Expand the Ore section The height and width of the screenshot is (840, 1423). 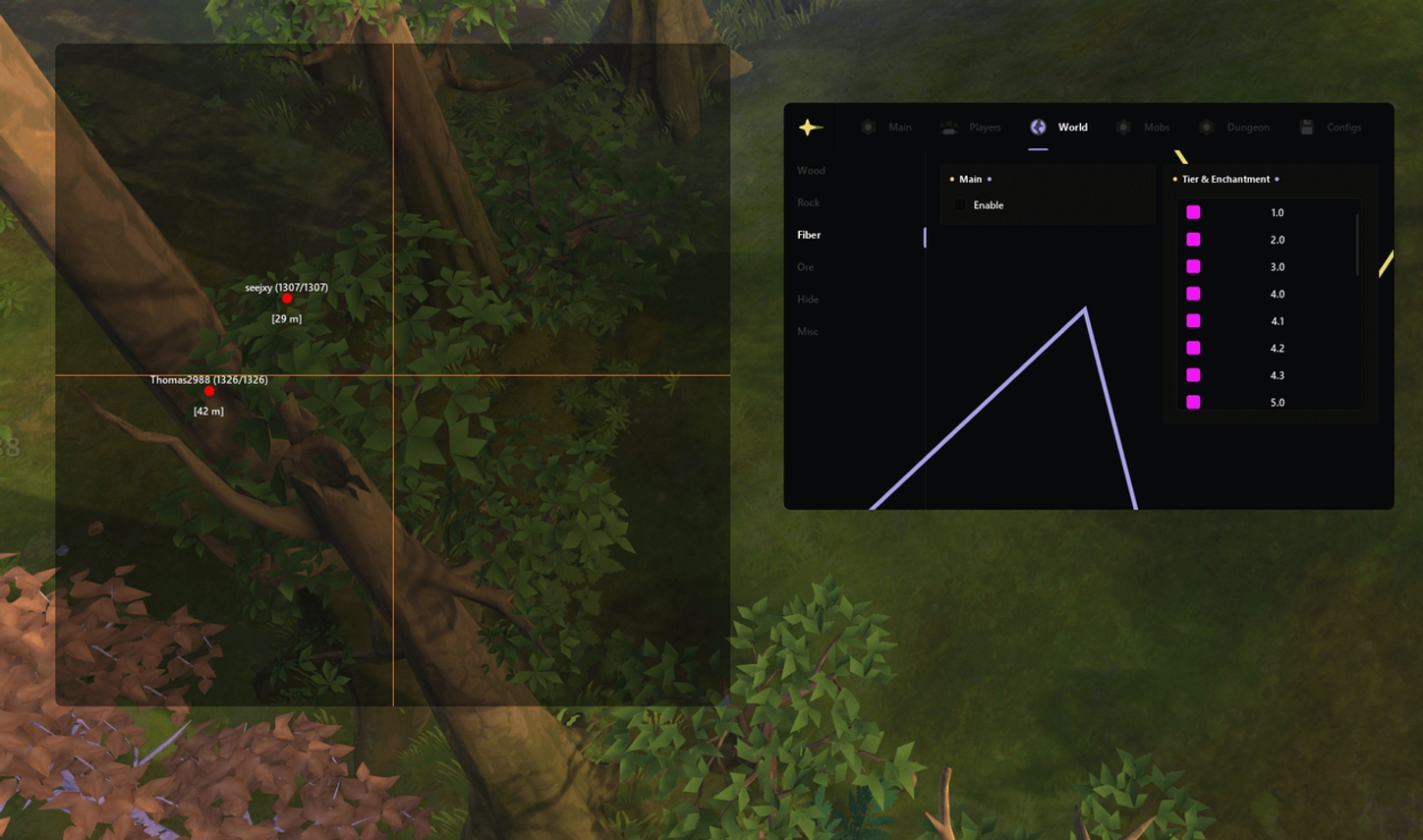[x=806, y=266]
